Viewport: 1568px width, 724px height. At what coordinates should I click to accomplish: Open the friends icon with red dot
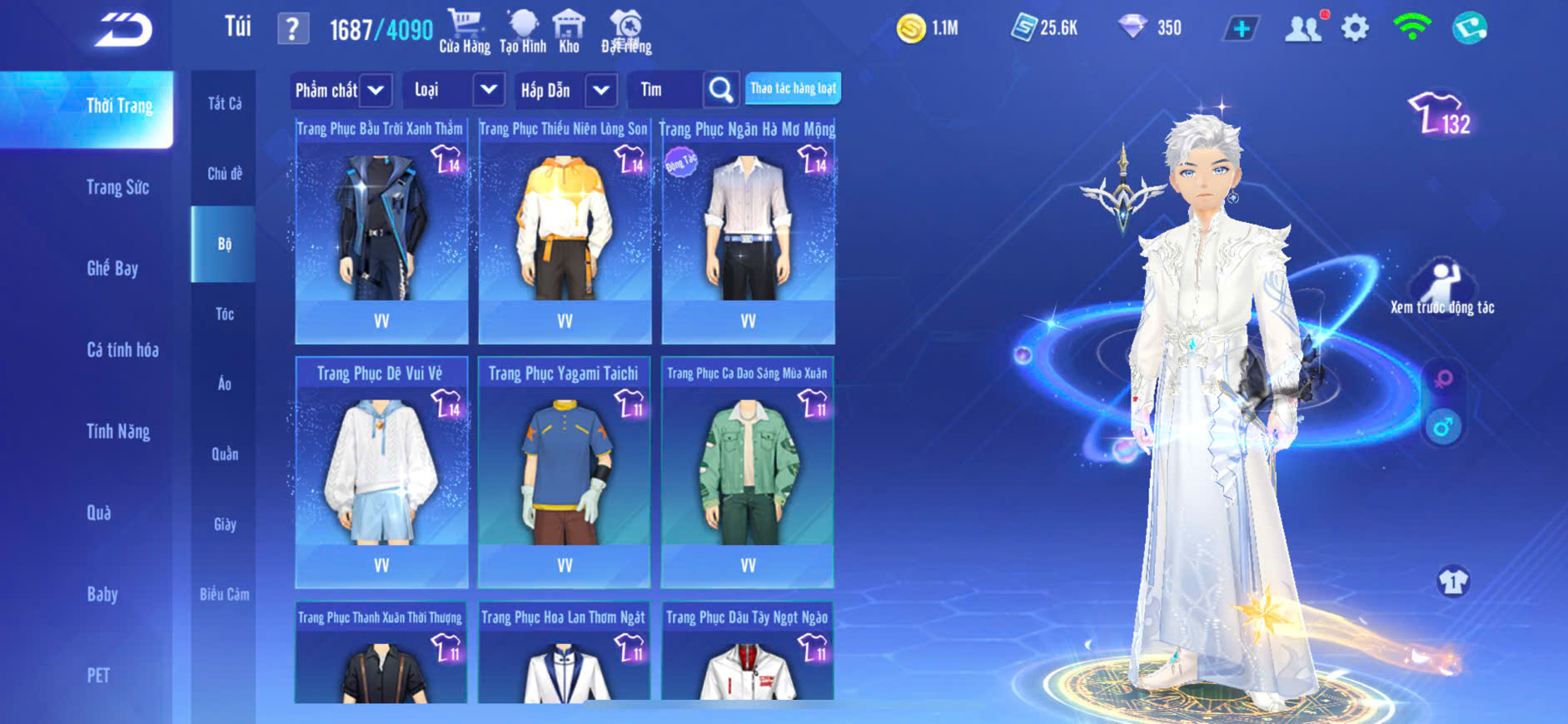[x=1303, y=28]
